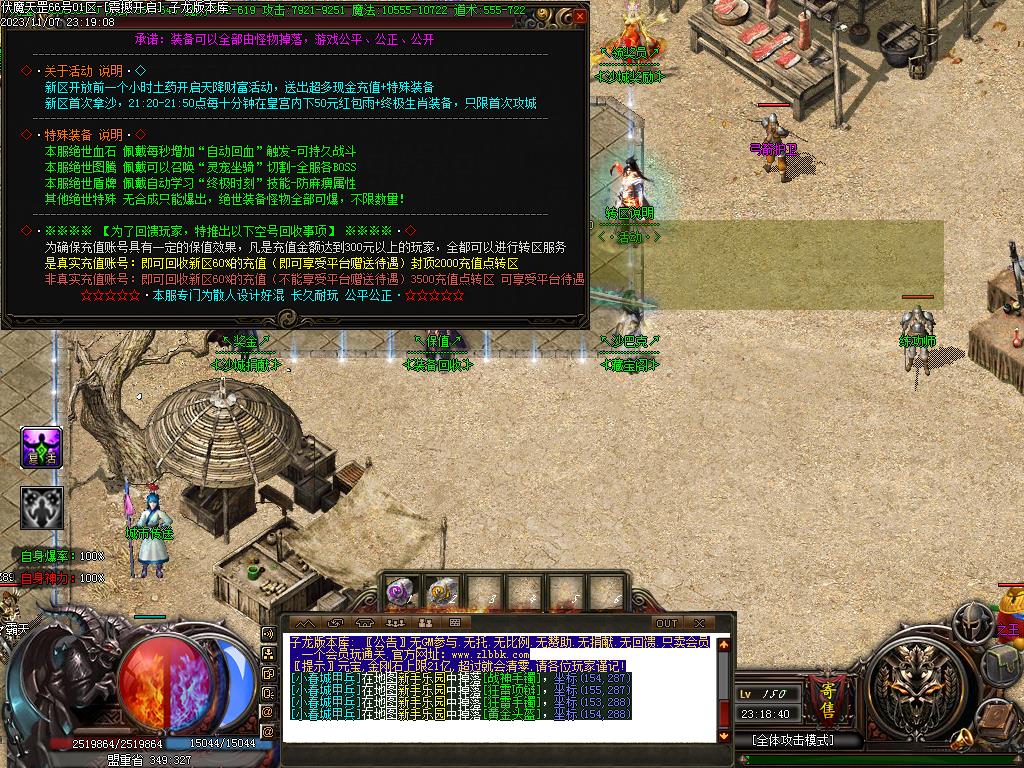Click the golden bell icon
The image size is (1024, 768).
tap(963, 740)
